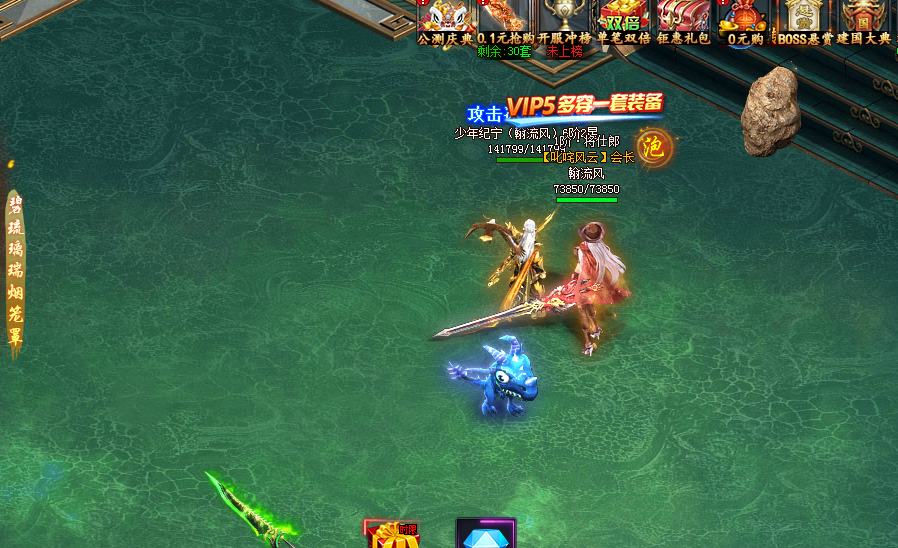The image size is (898, 548).
Task: Open the 开服冲榜 trophy ranking icon
Action: 565,20
